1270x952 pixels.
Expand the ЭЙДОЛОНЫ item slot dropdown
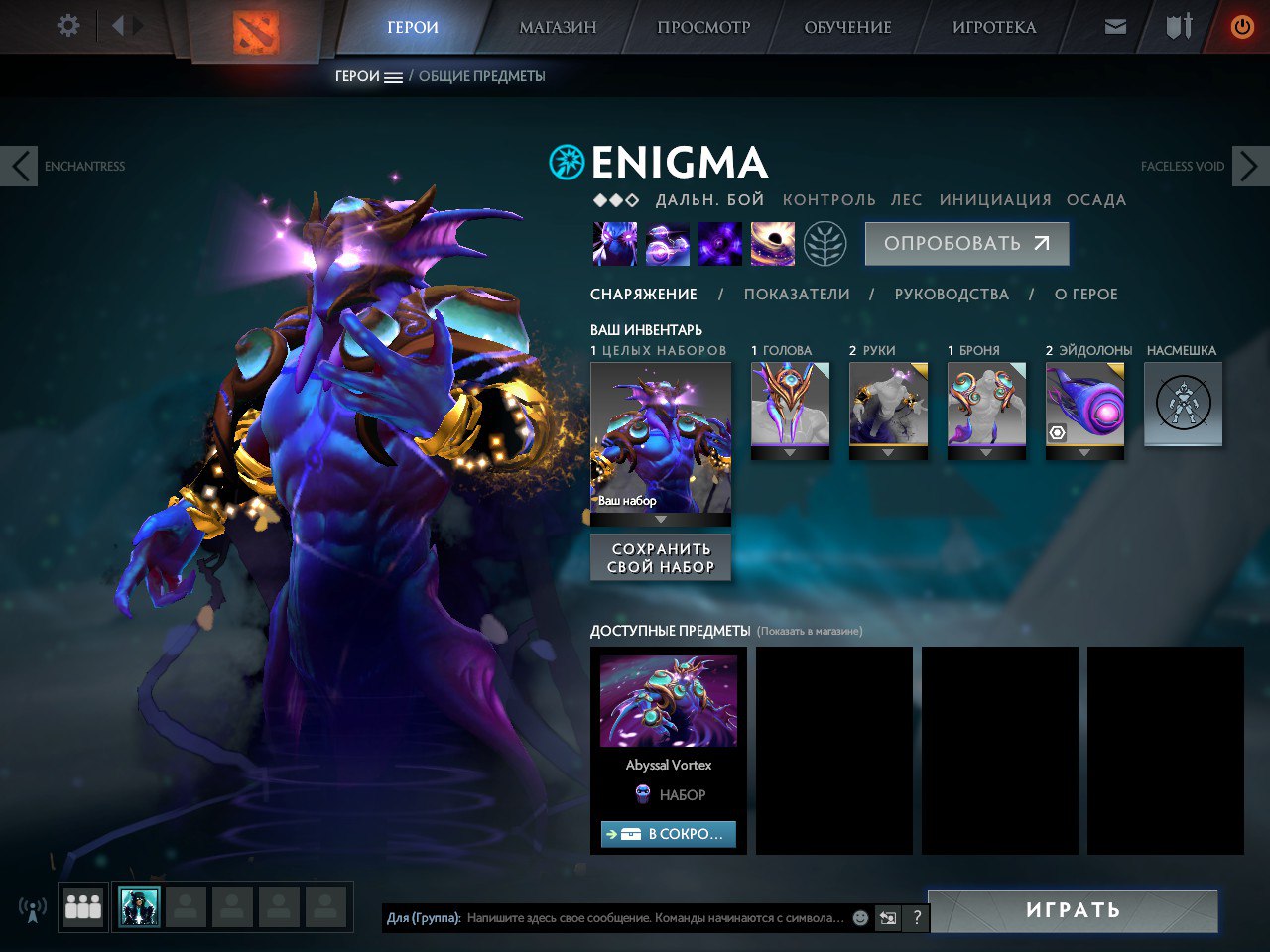1084,452
